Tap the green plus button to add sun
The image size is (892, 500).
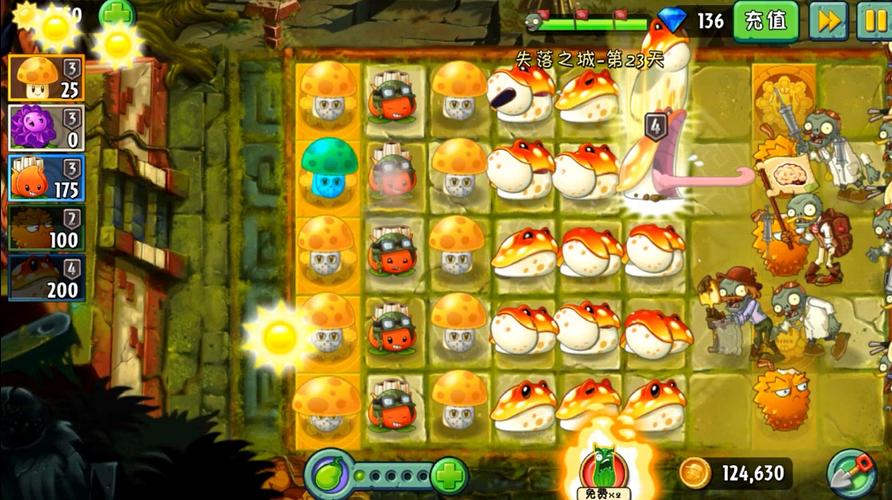[118, 12]
